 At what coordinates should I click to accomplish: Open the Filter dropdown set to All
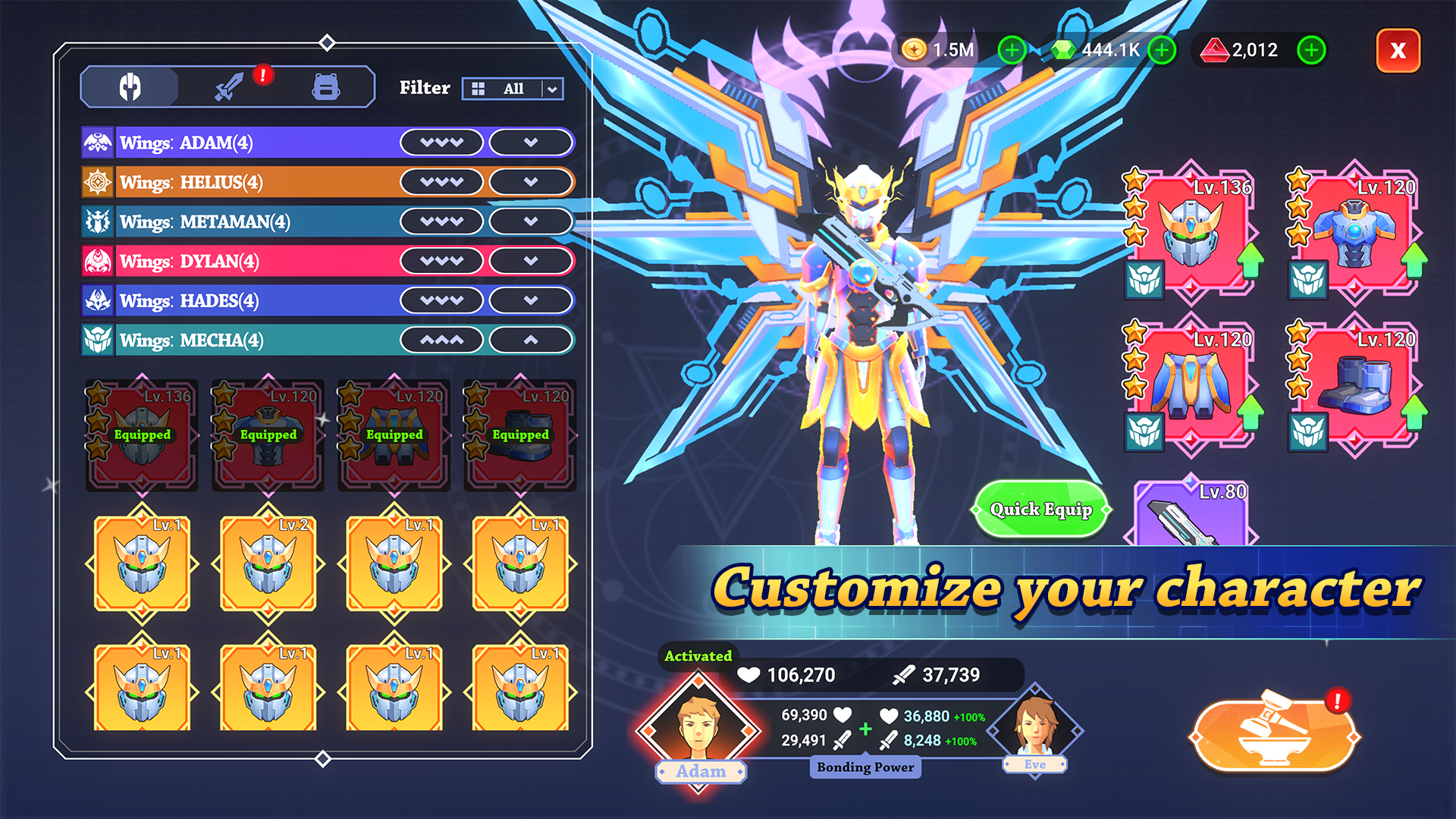[x=513, y=89]
